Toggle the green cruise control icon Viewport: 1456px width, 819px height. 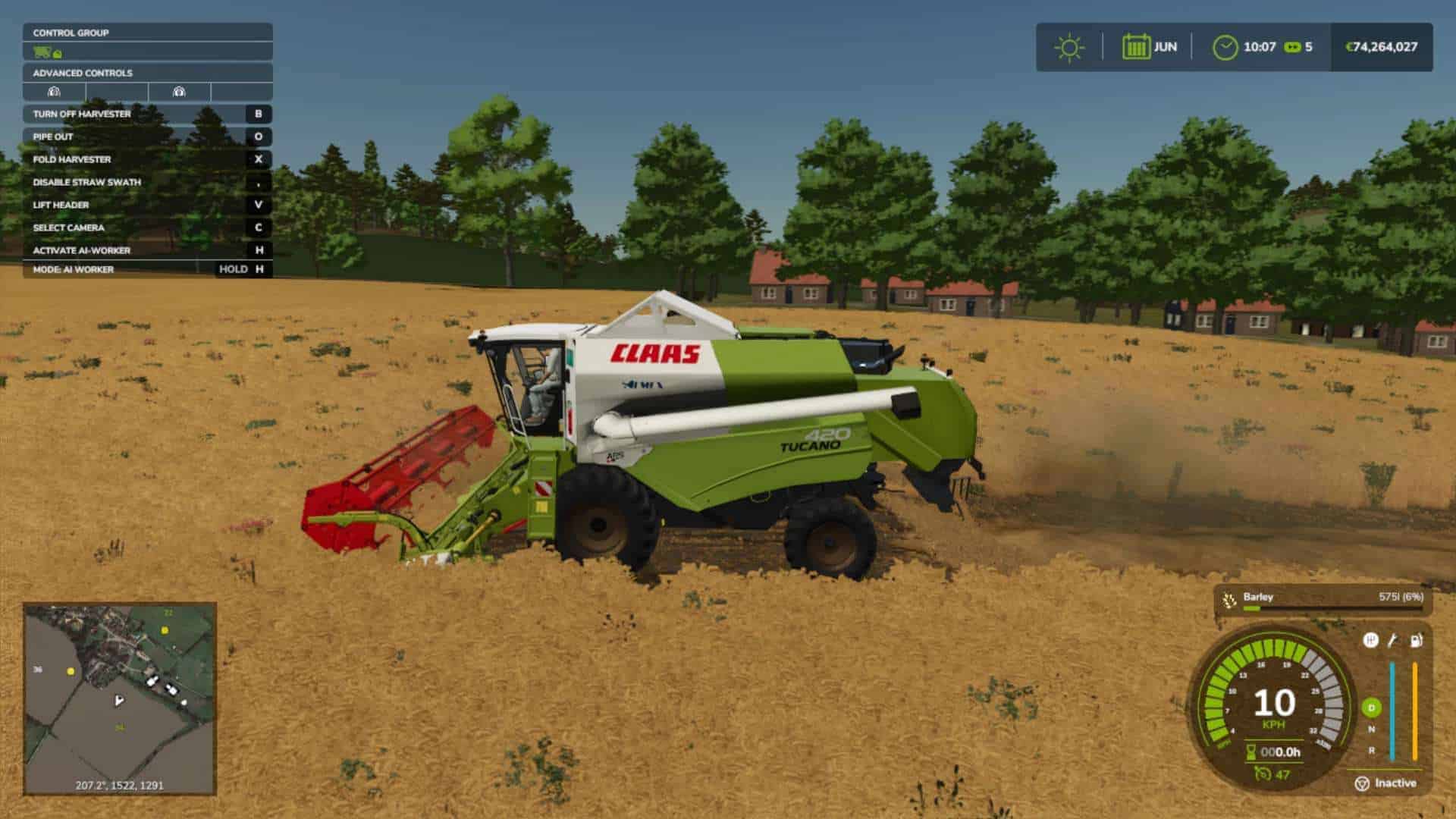[1263, 773]
